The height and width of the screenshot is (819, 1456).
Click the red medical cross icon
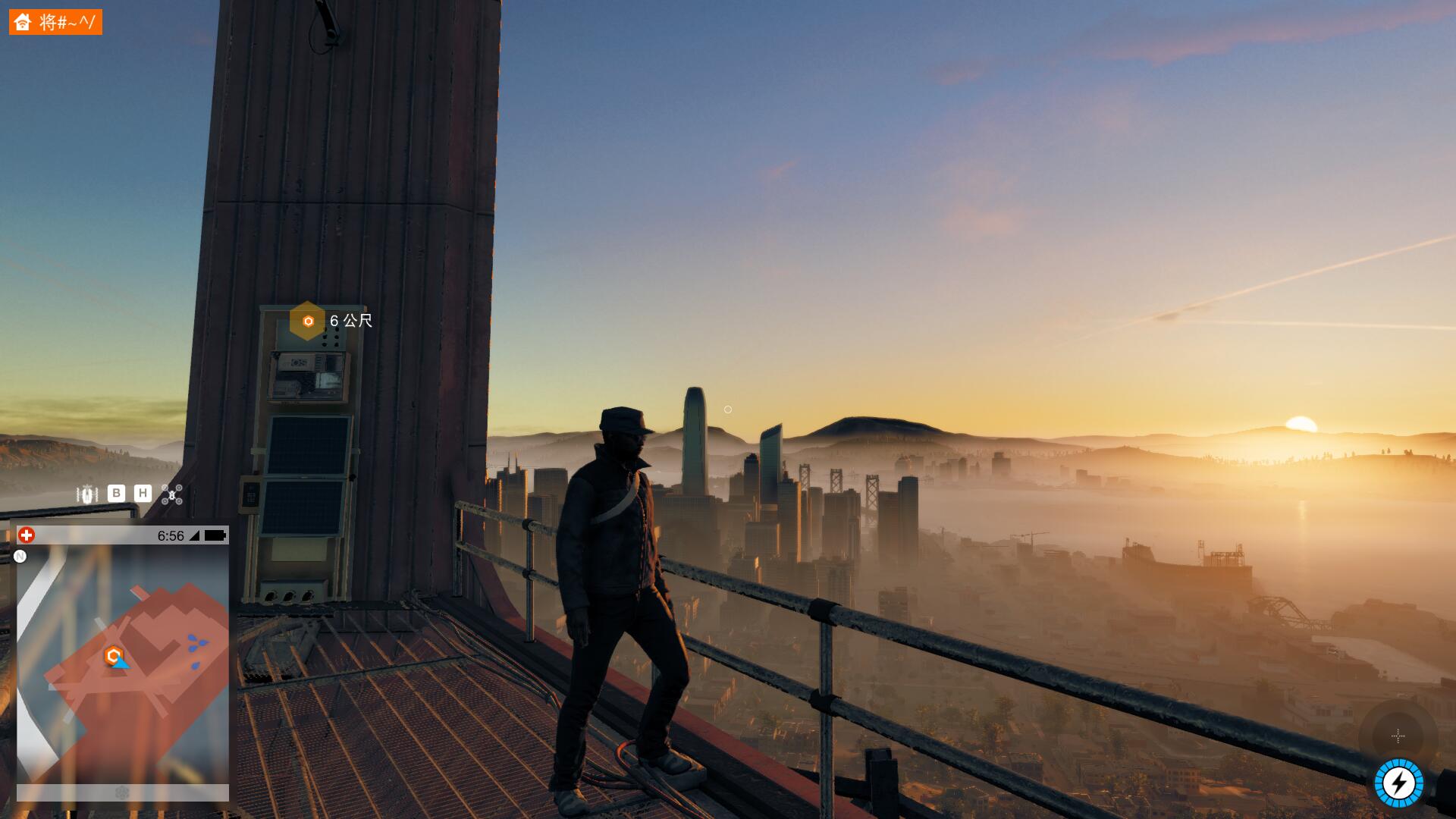click(x=27, y=535)
